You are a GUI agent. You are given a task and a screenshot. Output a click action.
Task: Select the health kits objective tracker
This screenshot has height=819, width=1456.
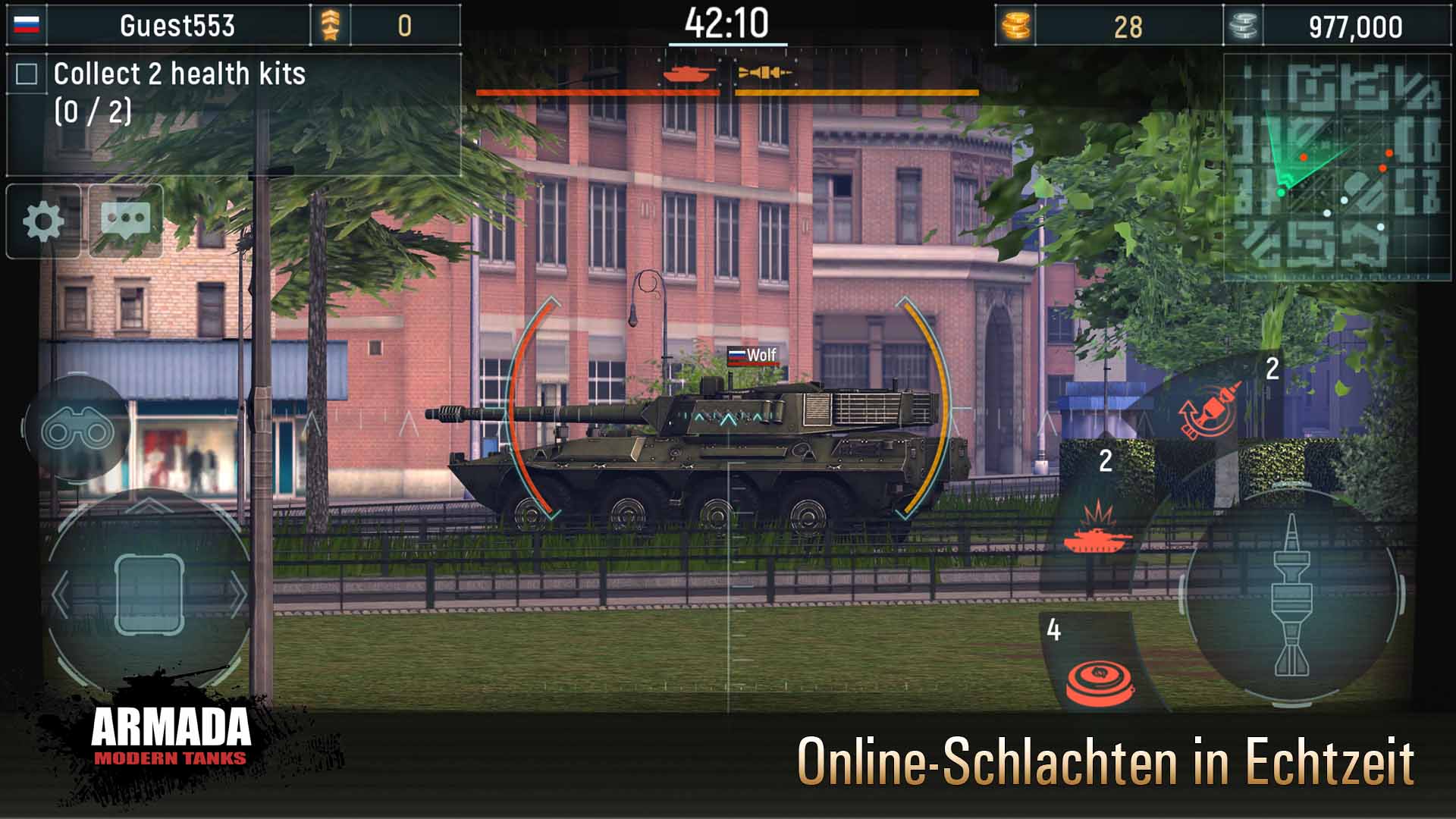[x=179, y=93]
